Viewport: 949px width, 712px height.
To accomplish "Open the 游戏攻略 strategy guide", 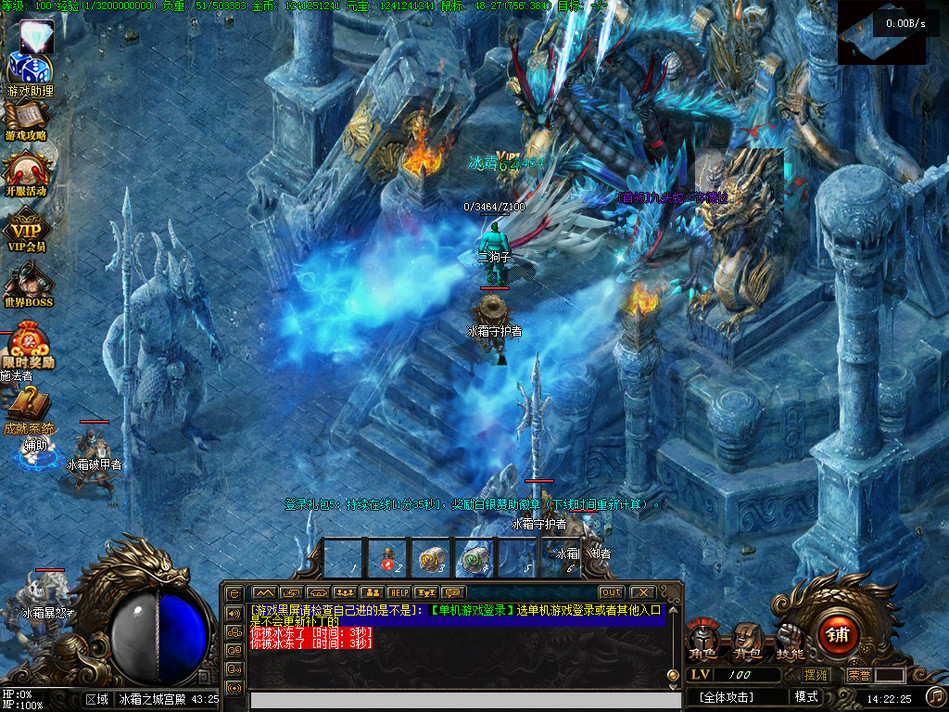I will click(26, 118).
